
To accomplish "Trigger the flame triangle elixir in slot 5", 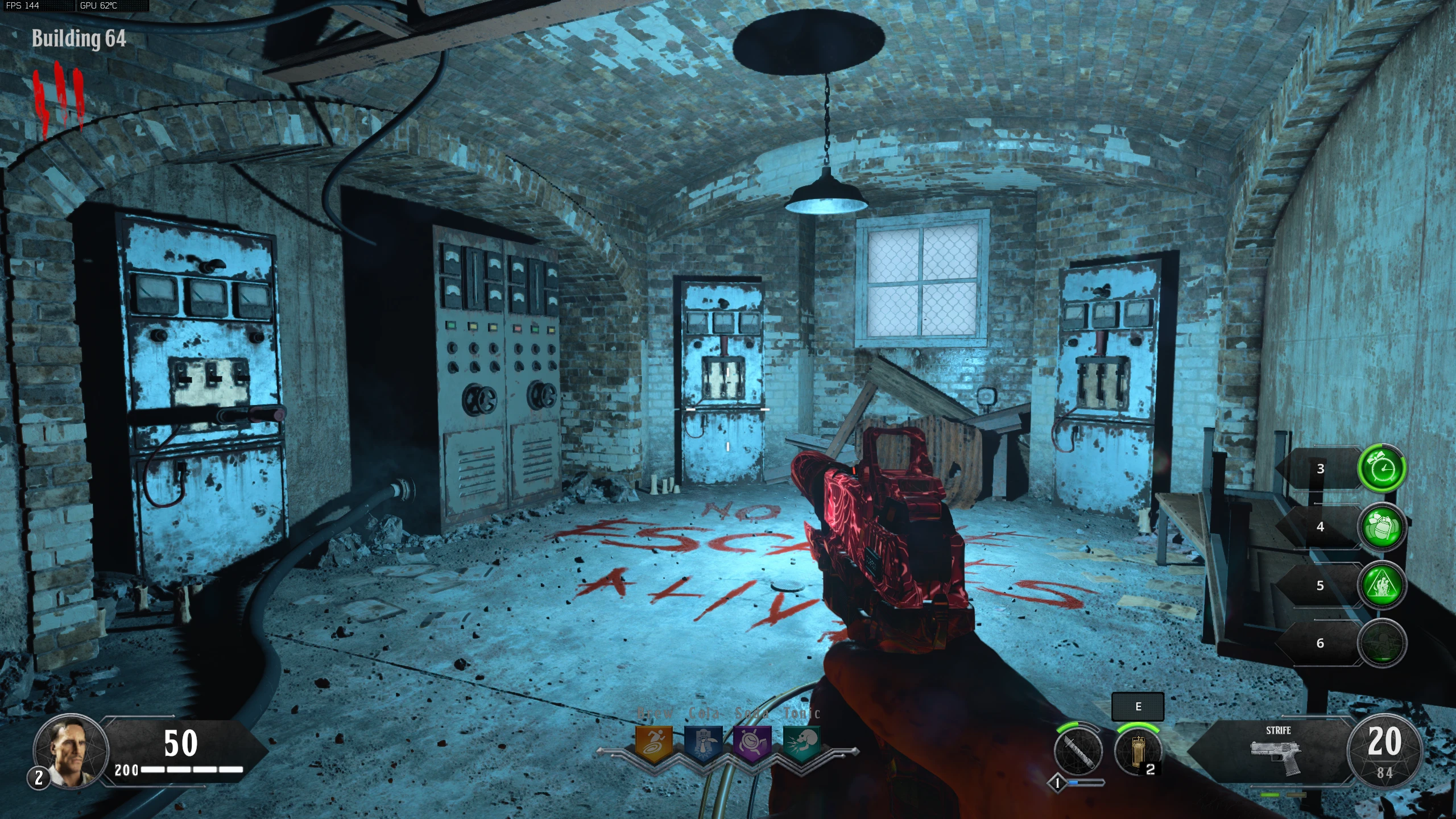I will (1382, 585).
